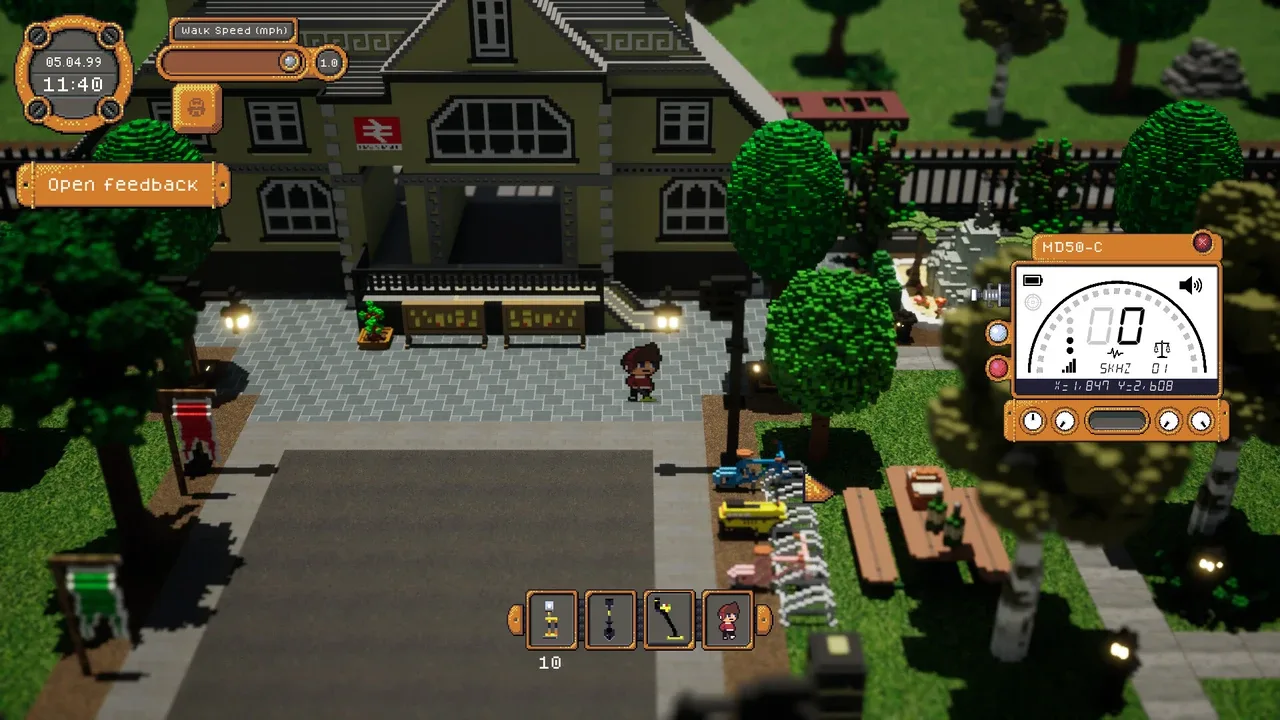The width and height of the screenshot is (1280, 720).
Task: Click the wide oval button between the dials
Action: click(1116, 421)
